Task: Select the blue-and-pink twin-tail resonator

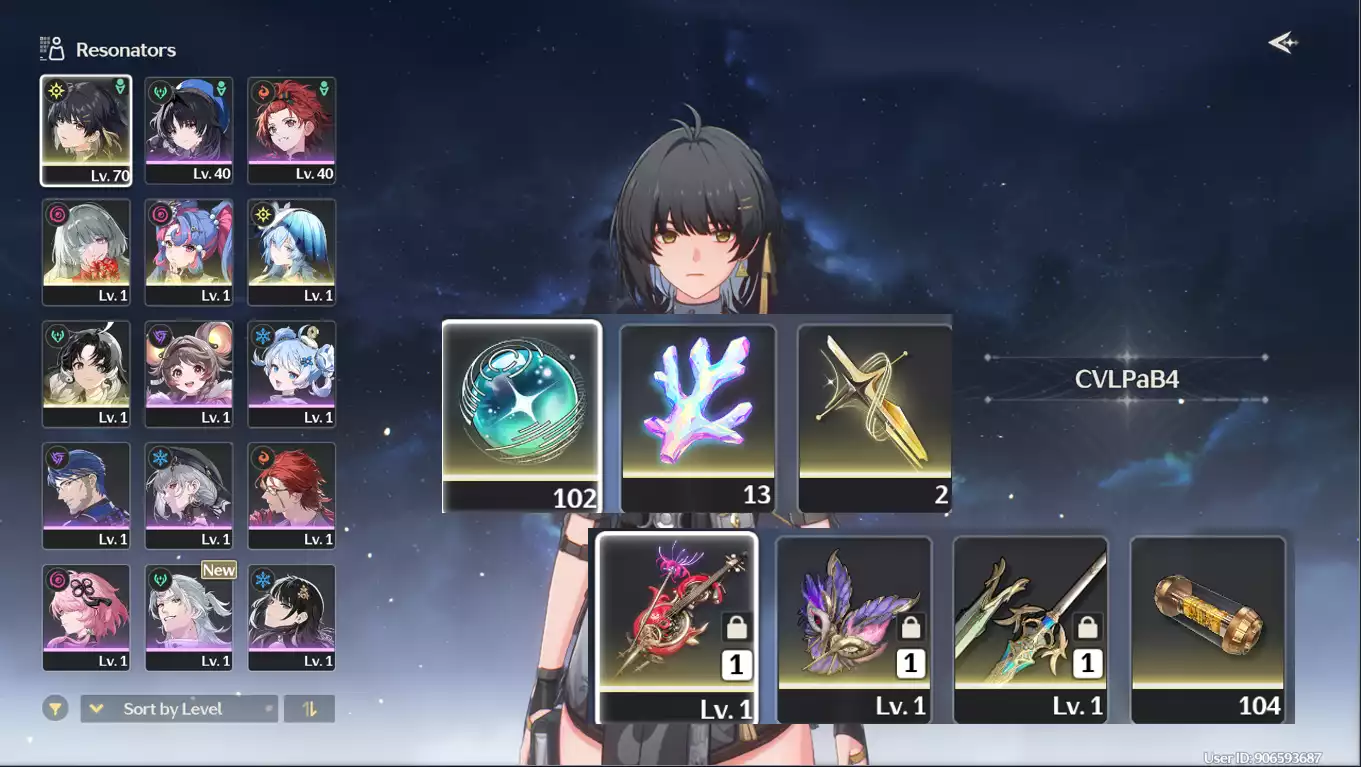Action: [189, 252]
